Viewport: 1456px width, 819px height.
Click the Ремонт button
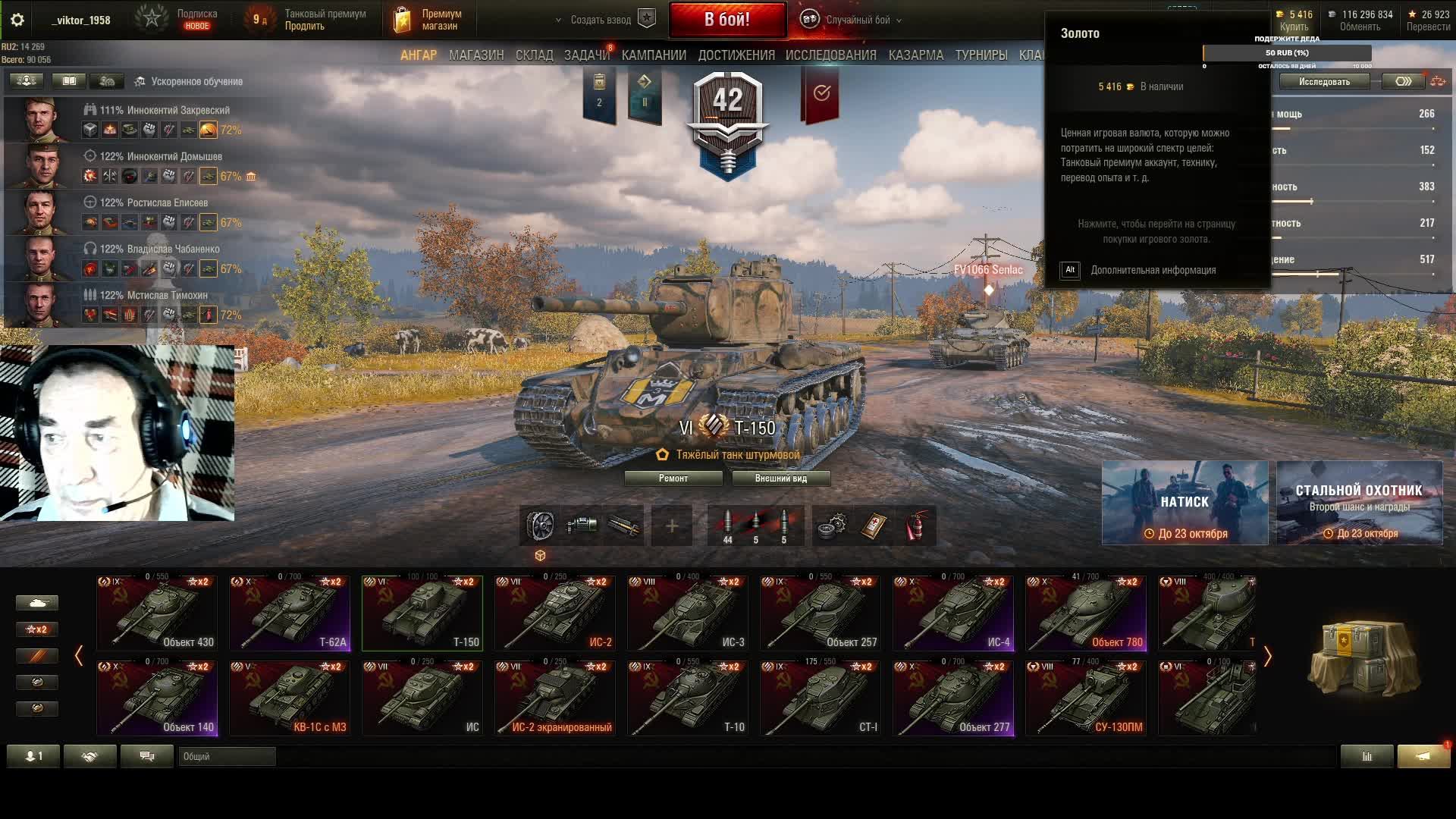[673, 479]
